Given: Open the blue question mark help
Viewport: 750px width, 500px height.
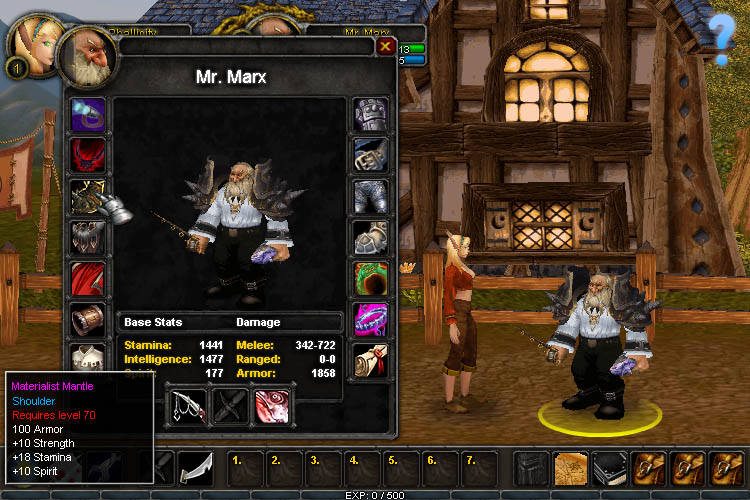Looking at the screenshot, I should [722, 40].
